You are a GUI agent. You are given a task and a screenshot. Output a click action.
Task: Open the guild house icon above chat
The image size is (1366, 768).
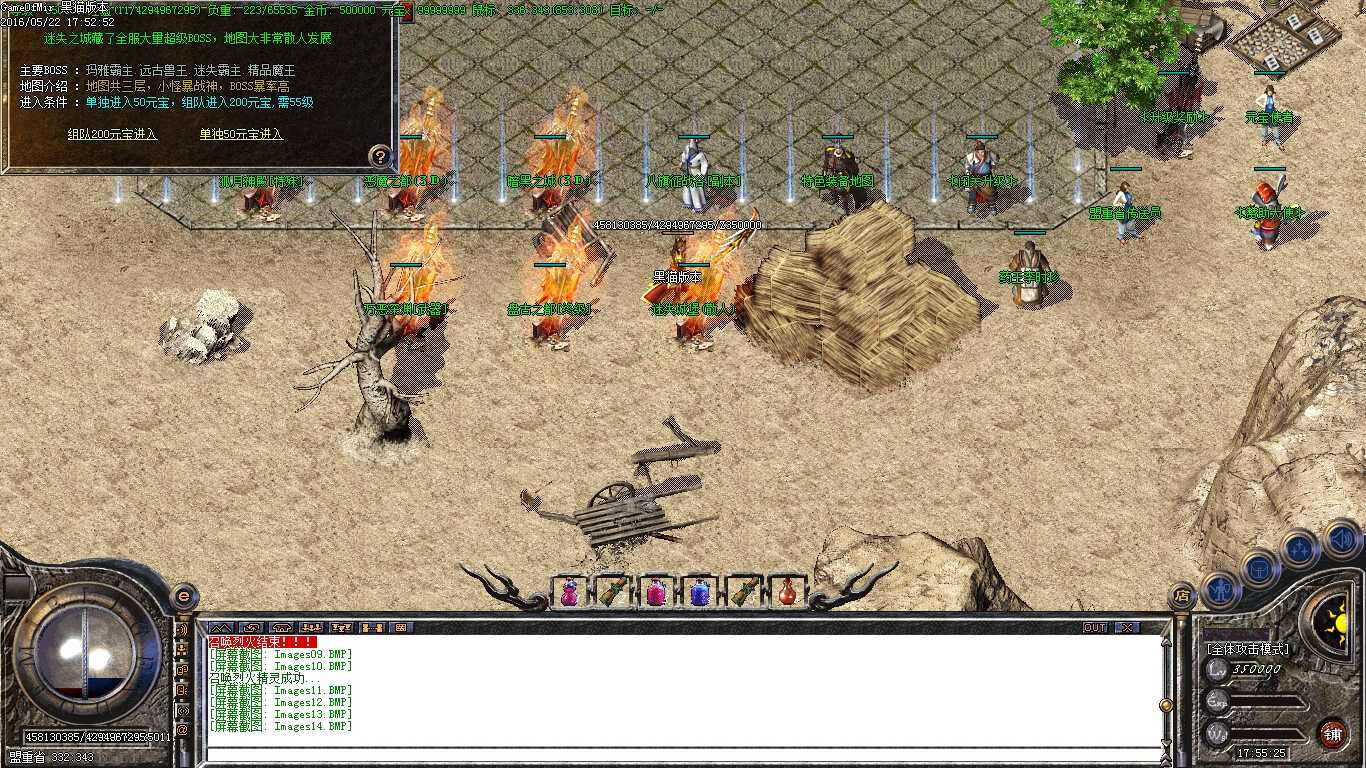tap(283, 628)
